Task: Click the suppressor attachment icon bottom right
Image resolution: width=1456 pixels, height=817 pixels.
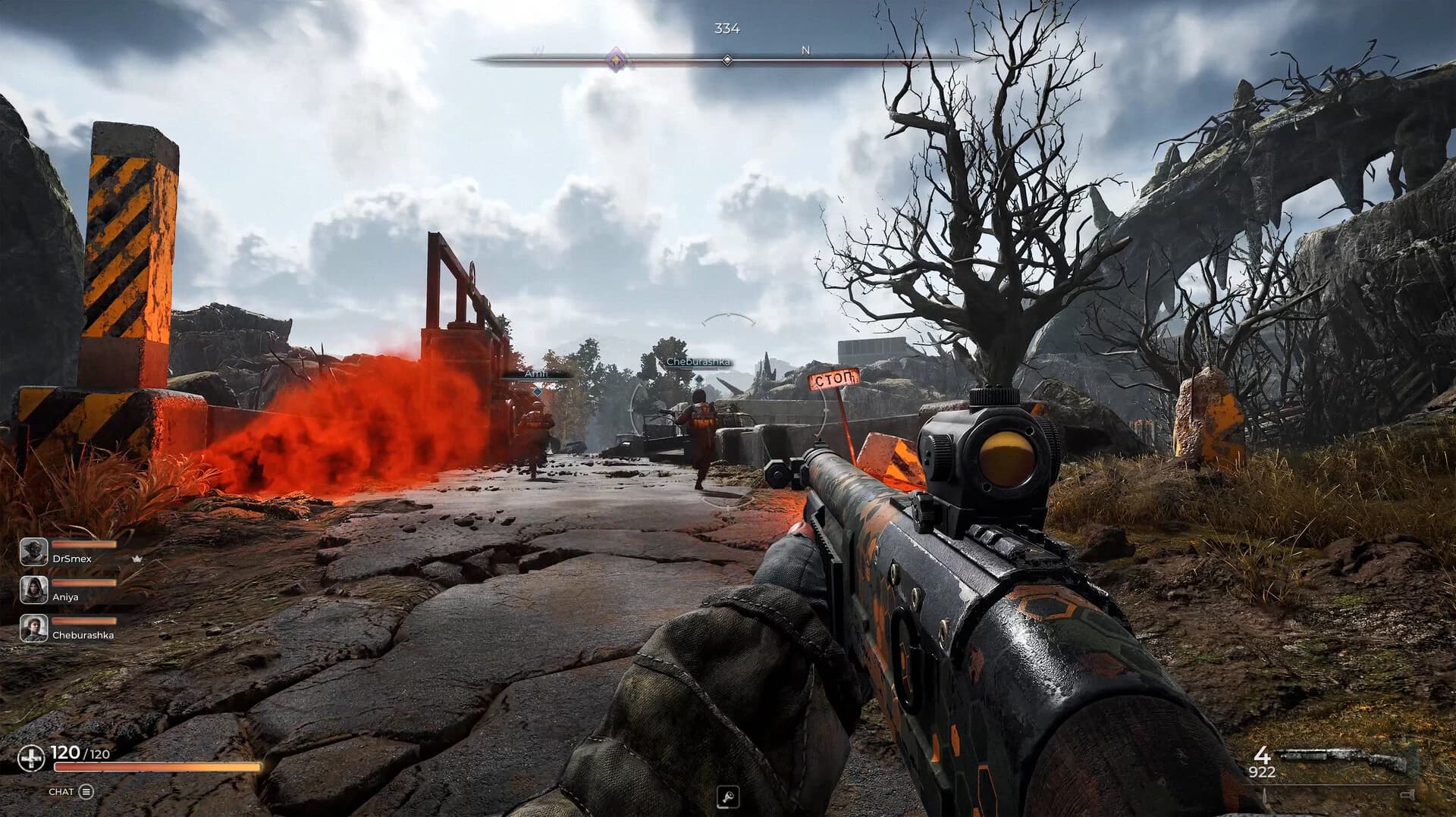Action: point(1407,794)
